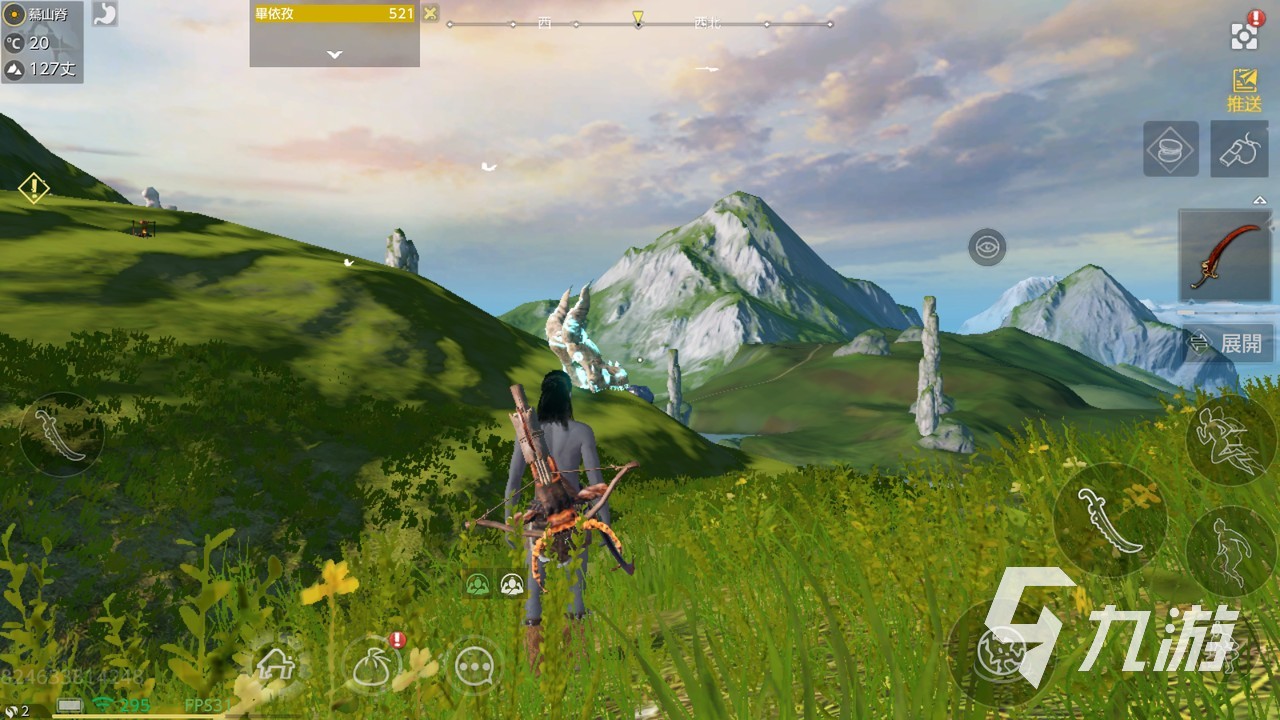Expand the 畢依孜 panel with down arrow
The image size is (1280, 720).
tap(334, 54)
